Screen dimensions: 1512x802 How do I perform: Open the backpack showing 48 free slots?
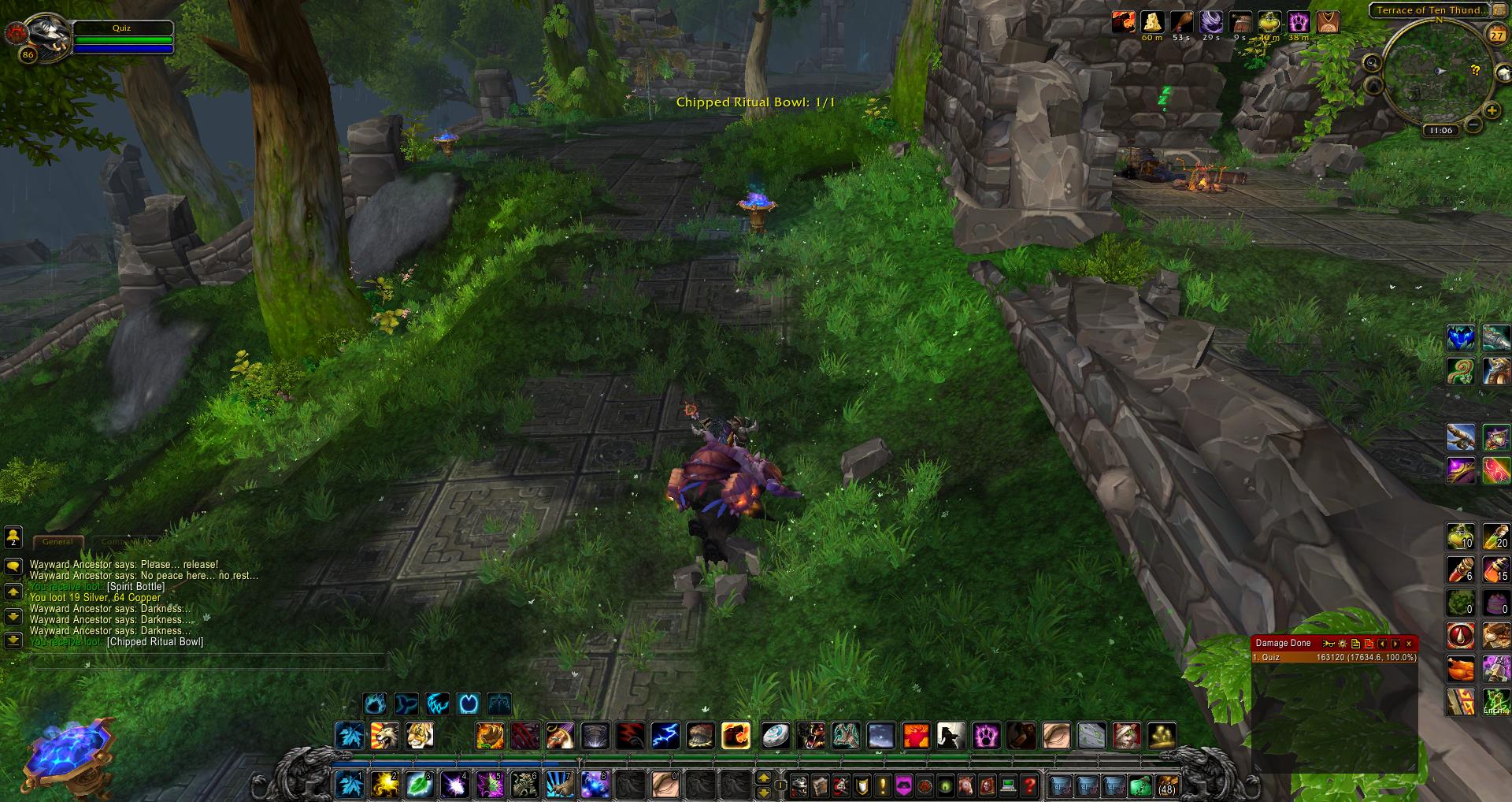pos(1166,785)
